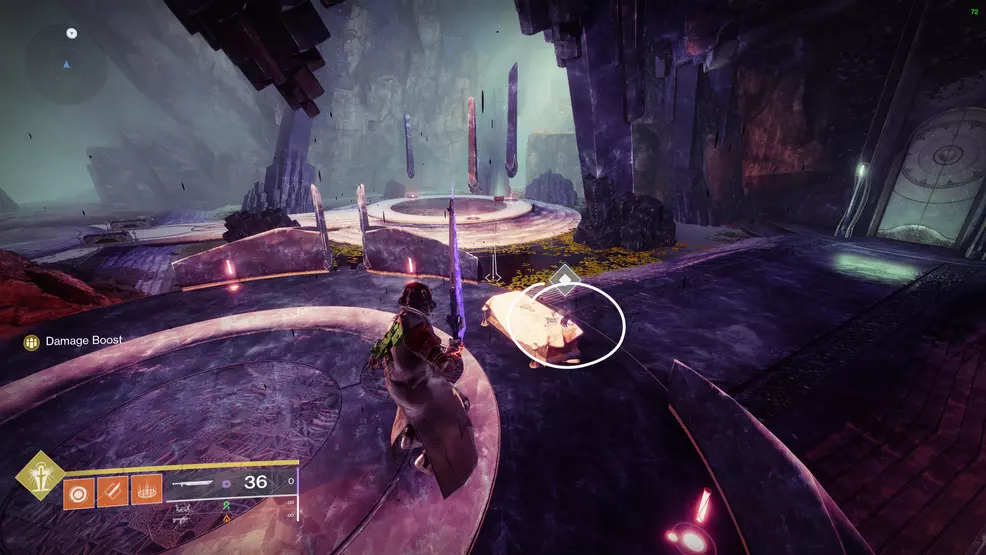This screenshot has height=555, width=986.
Task: Trigger the orange blade melee ability icon
Action: click(x=112, y=491)
